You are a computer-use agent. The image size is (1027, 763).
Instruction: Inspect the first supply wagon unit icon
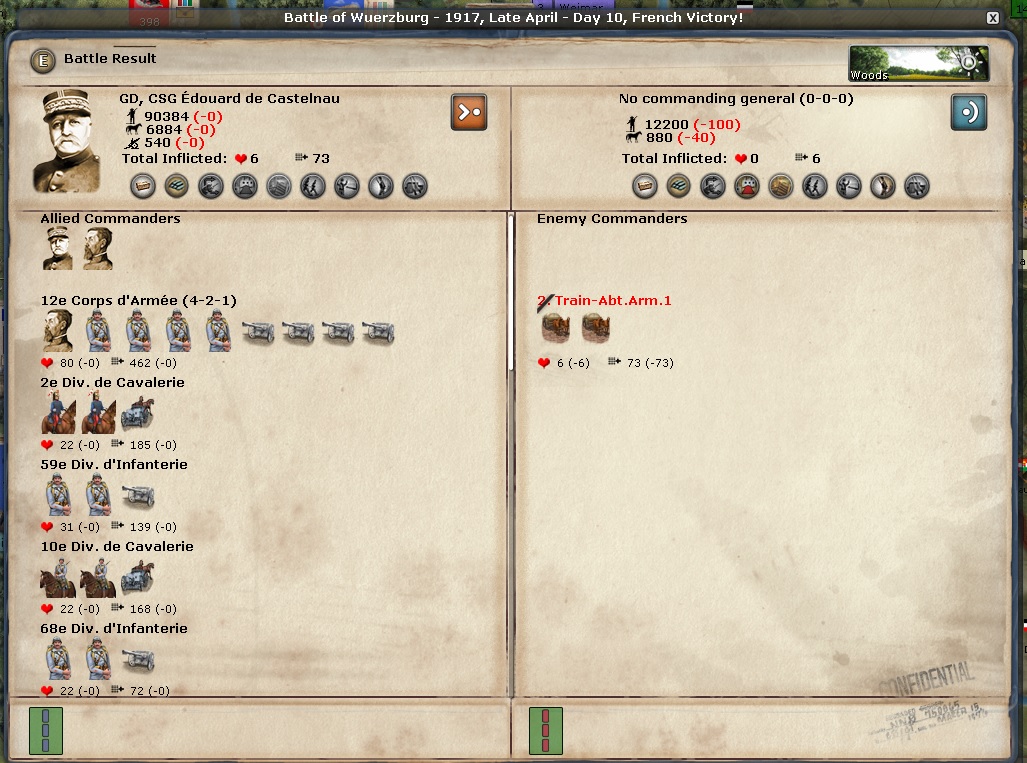point(556,327)
